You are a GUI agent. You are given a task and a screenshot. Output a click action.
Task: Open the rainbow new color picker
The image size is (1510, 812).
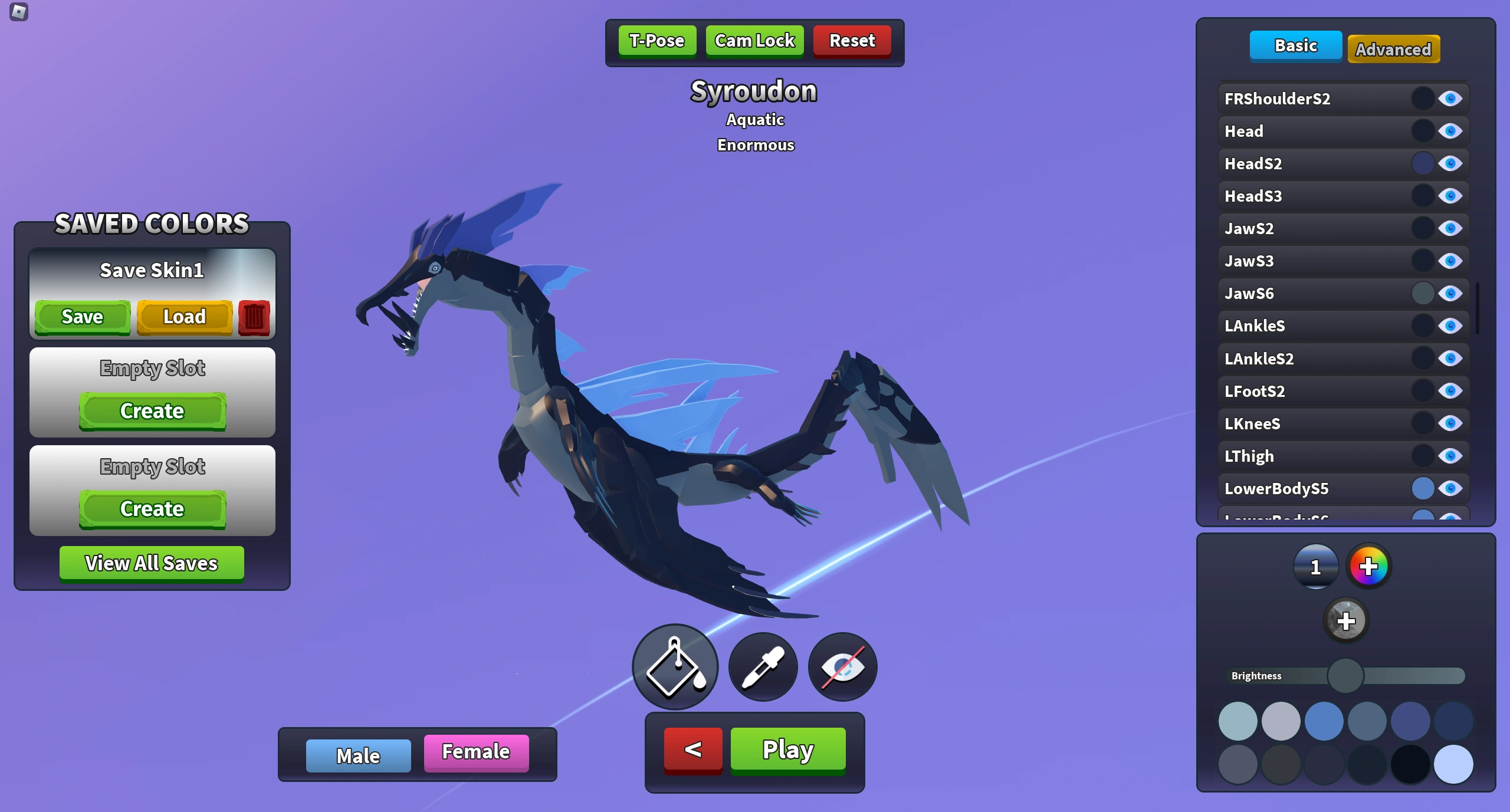coord(1370,567)
